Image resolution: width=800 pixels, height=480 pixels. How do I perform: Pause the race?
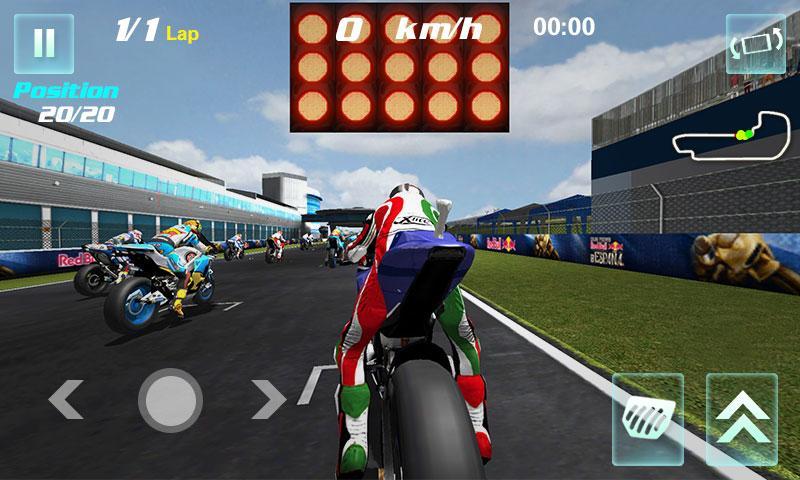[44, 44]
